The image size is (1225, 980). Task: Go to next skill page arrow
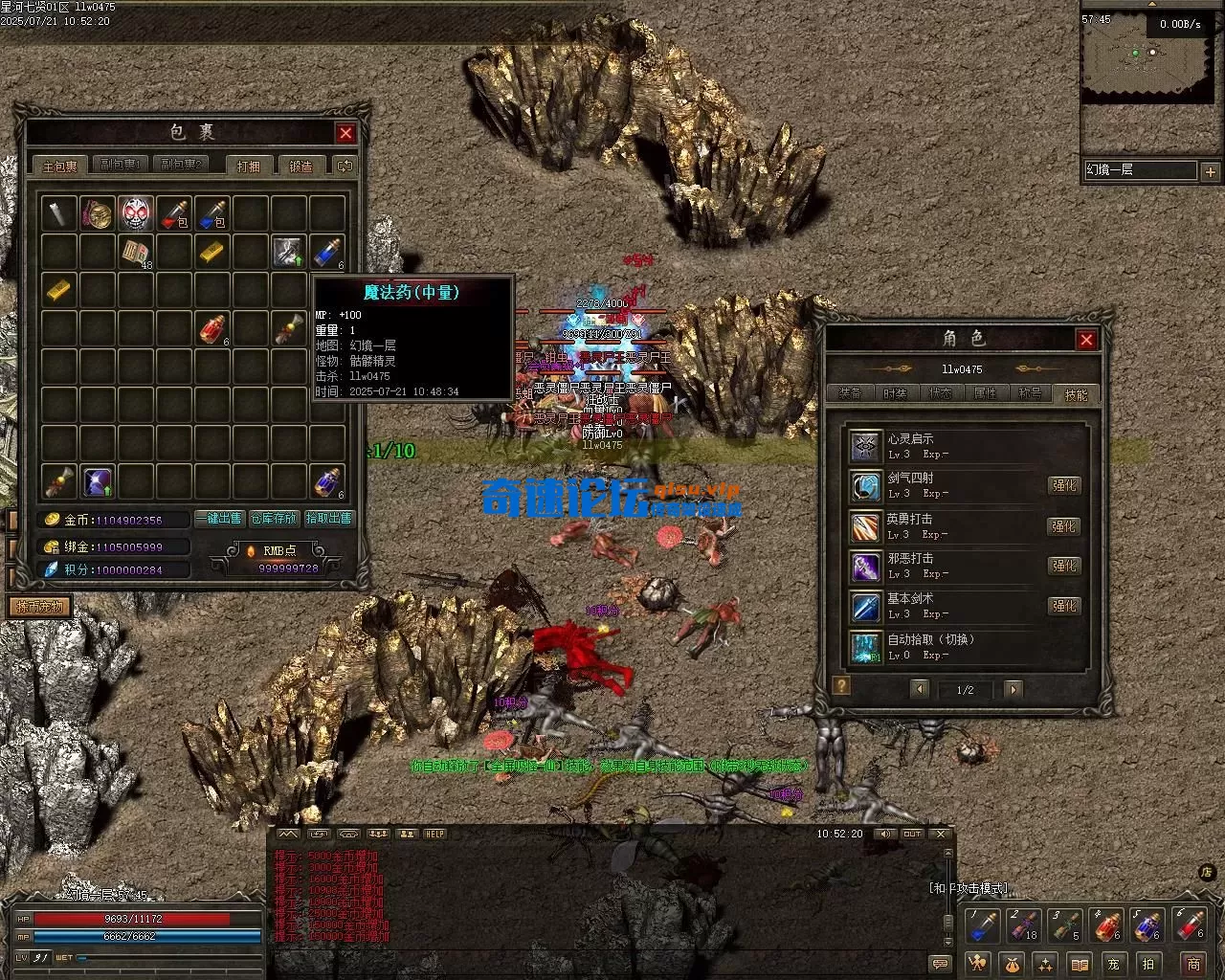(x=1013, y=689)
